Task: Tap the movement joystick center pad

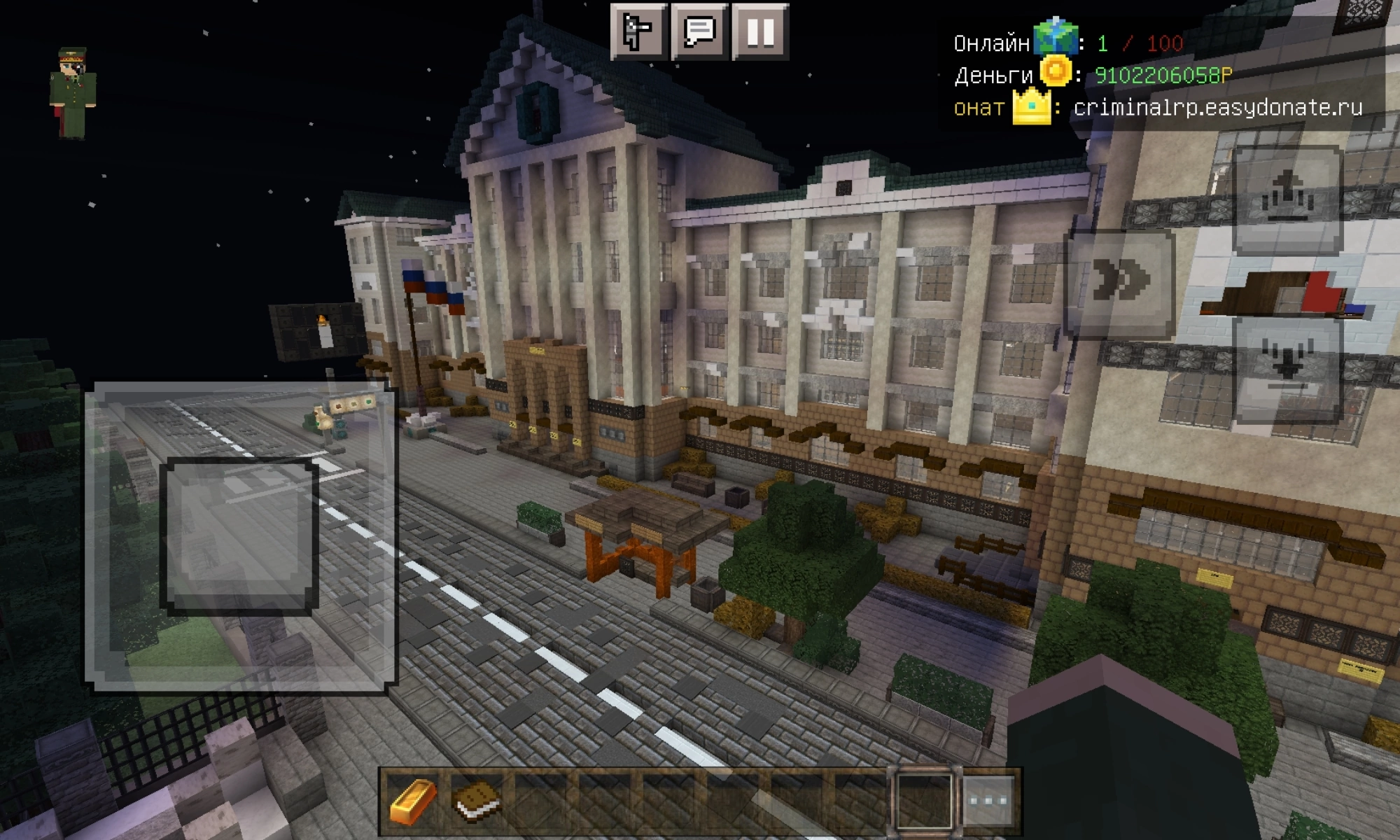Action: click(x=239, y=537)
